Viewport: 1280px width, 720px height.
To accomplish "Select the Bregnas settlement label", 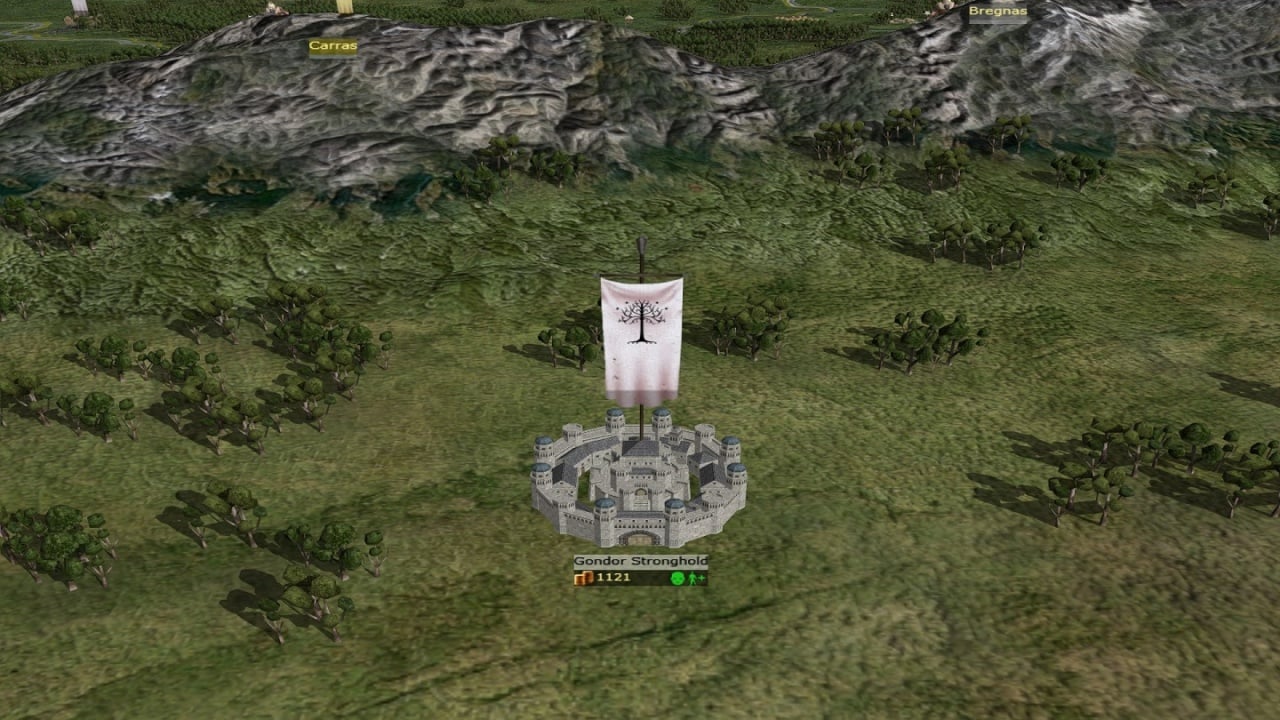I will pos(997,12).
